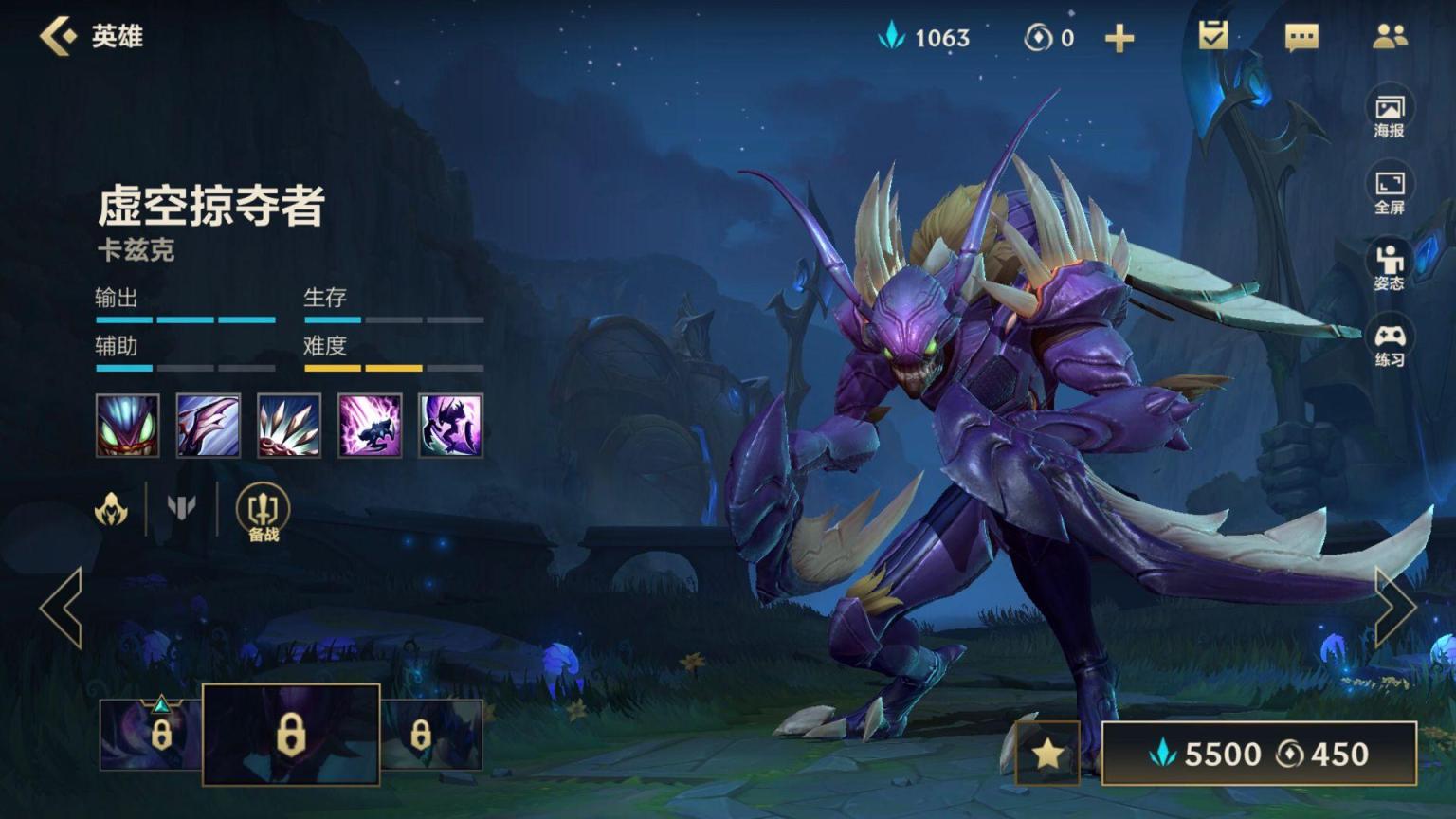
Task: Show the previous champion with left arrow
Action: [62, 608]
